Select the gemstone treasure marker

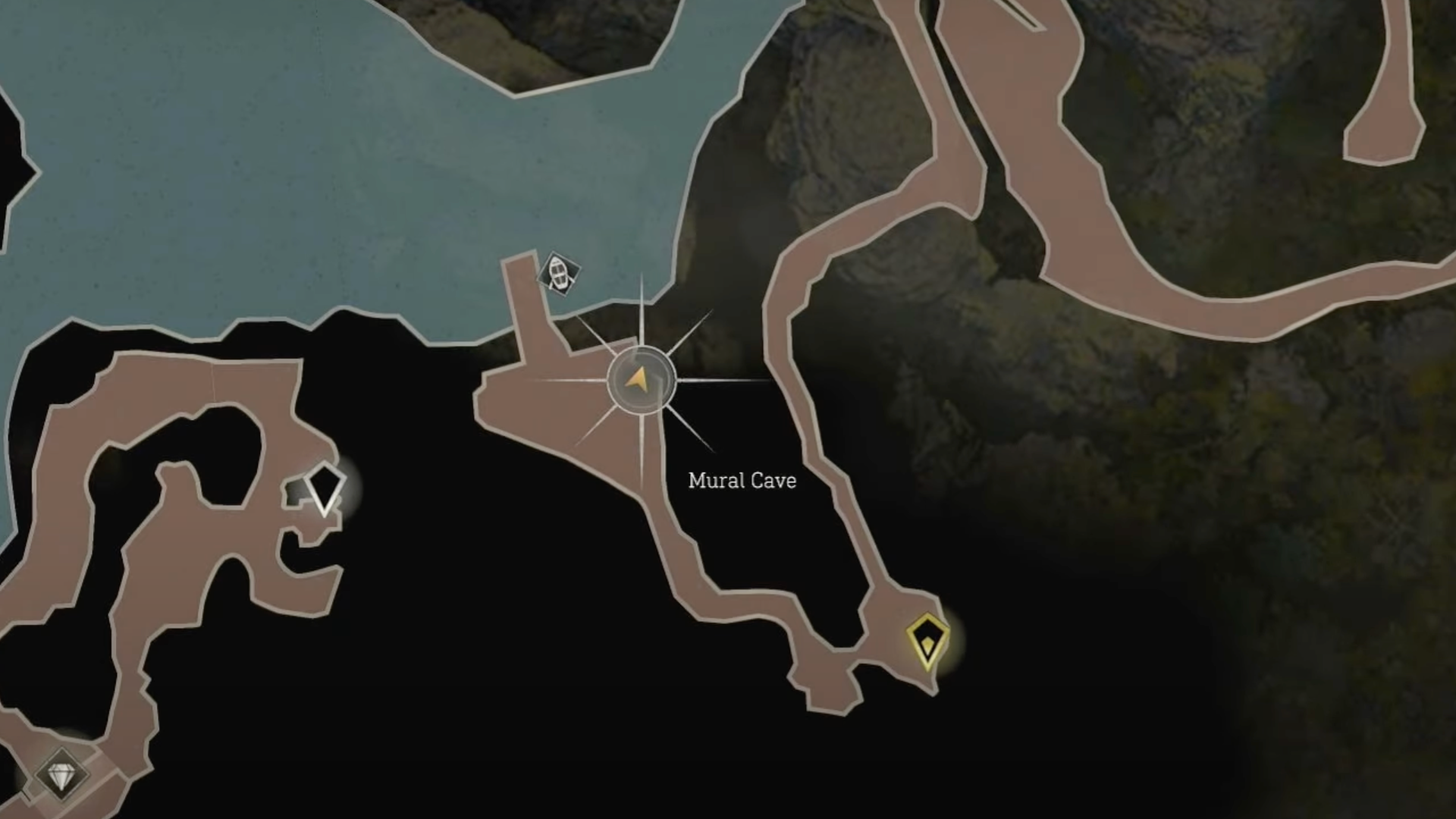(61, 775)
